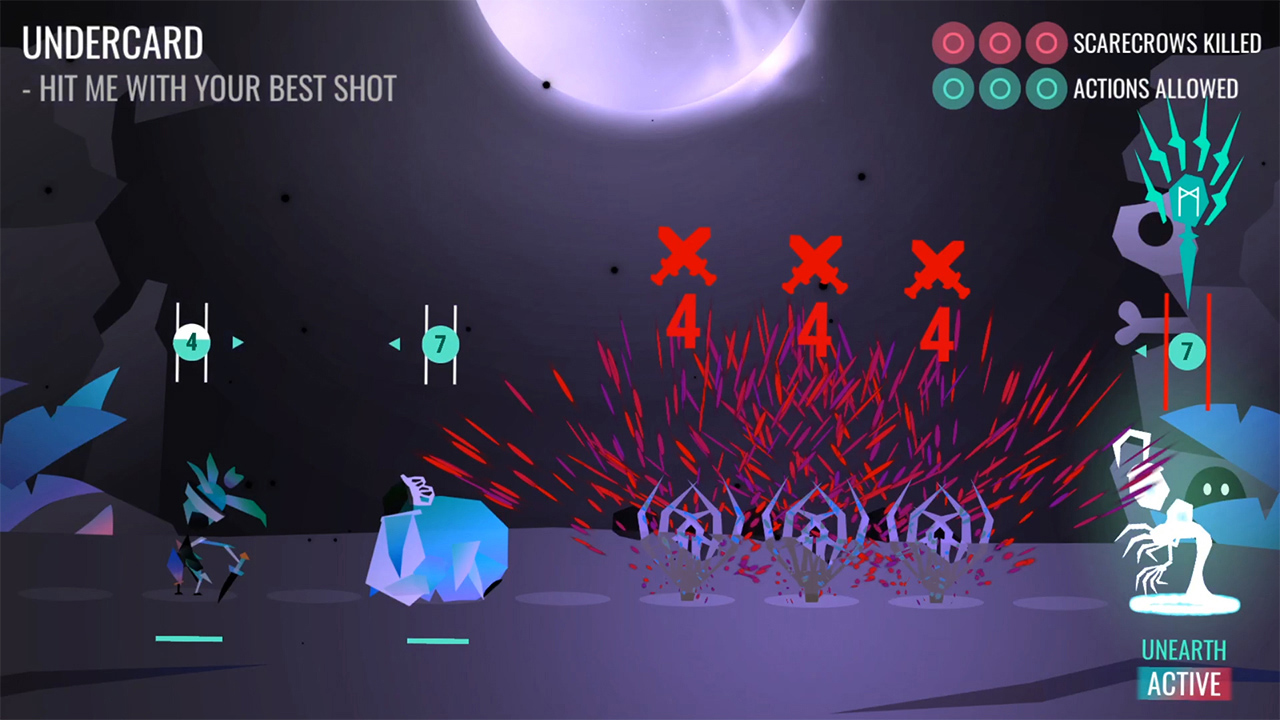
Task: Click the right-facing arrow beside the 4 counter
Action: 237,342
